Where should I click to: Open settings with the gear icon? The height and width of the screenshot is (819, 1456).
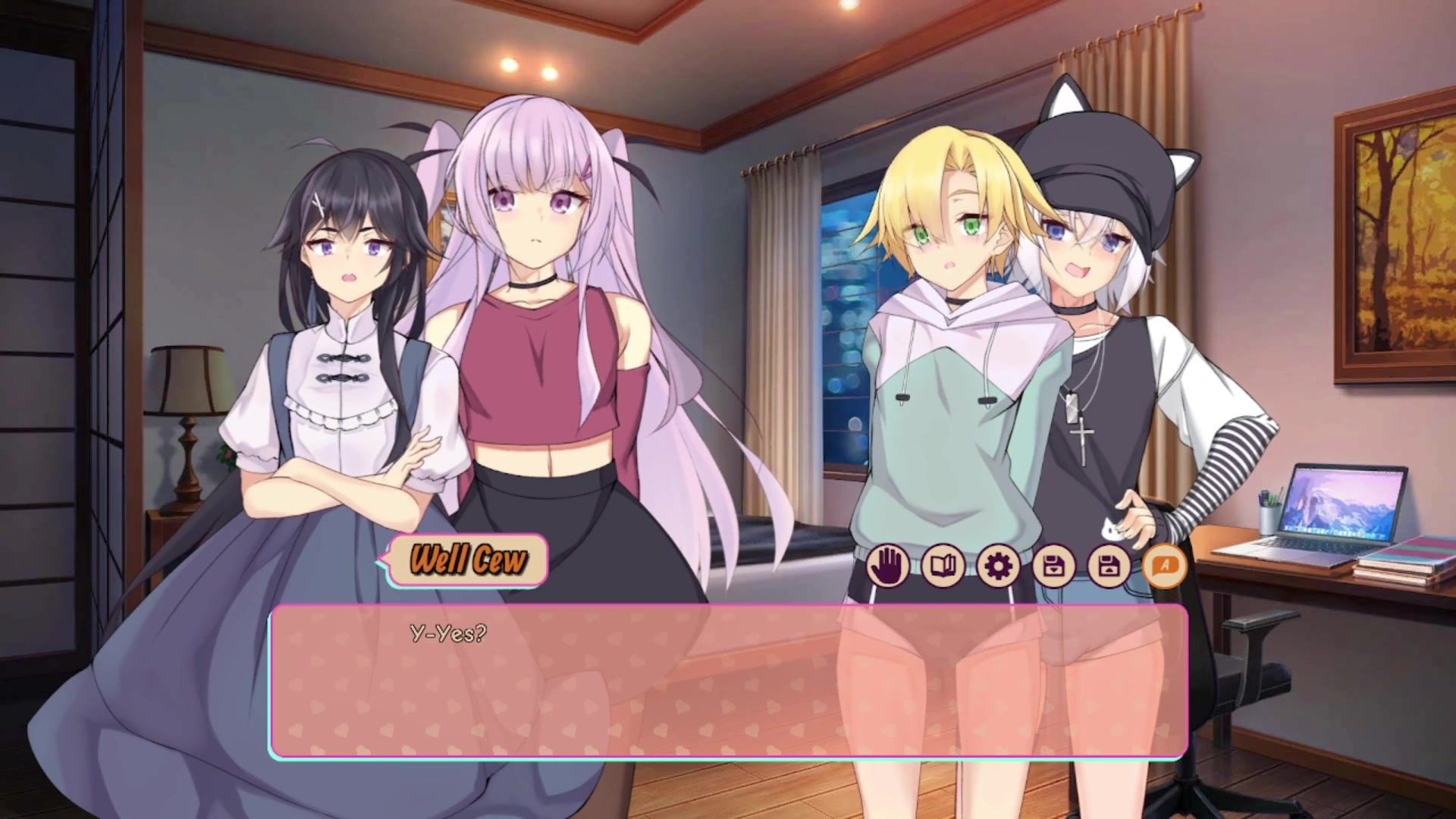999,566
